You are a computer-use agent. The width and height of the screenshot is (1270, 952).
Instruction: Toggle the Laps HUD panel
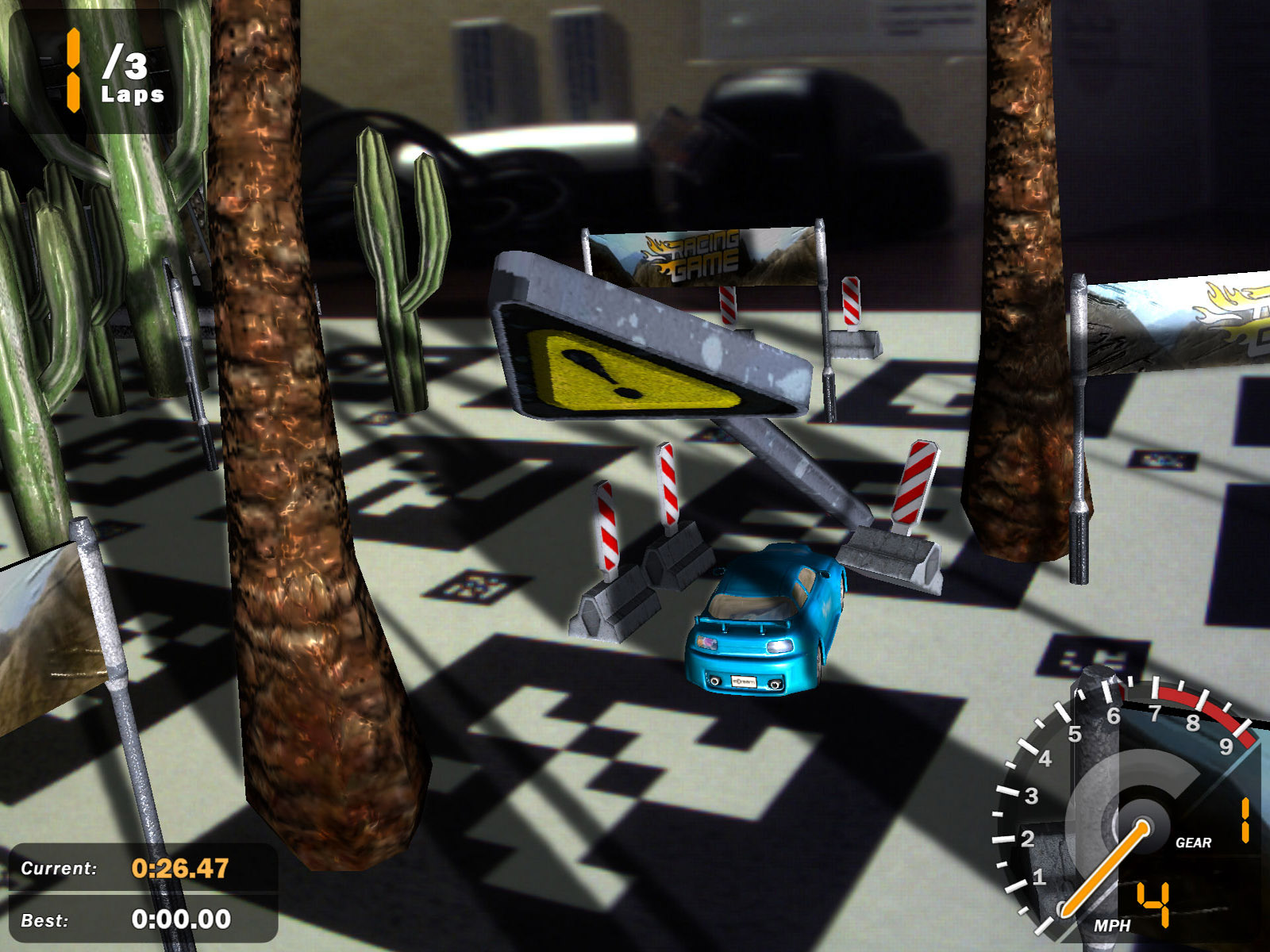95,71
